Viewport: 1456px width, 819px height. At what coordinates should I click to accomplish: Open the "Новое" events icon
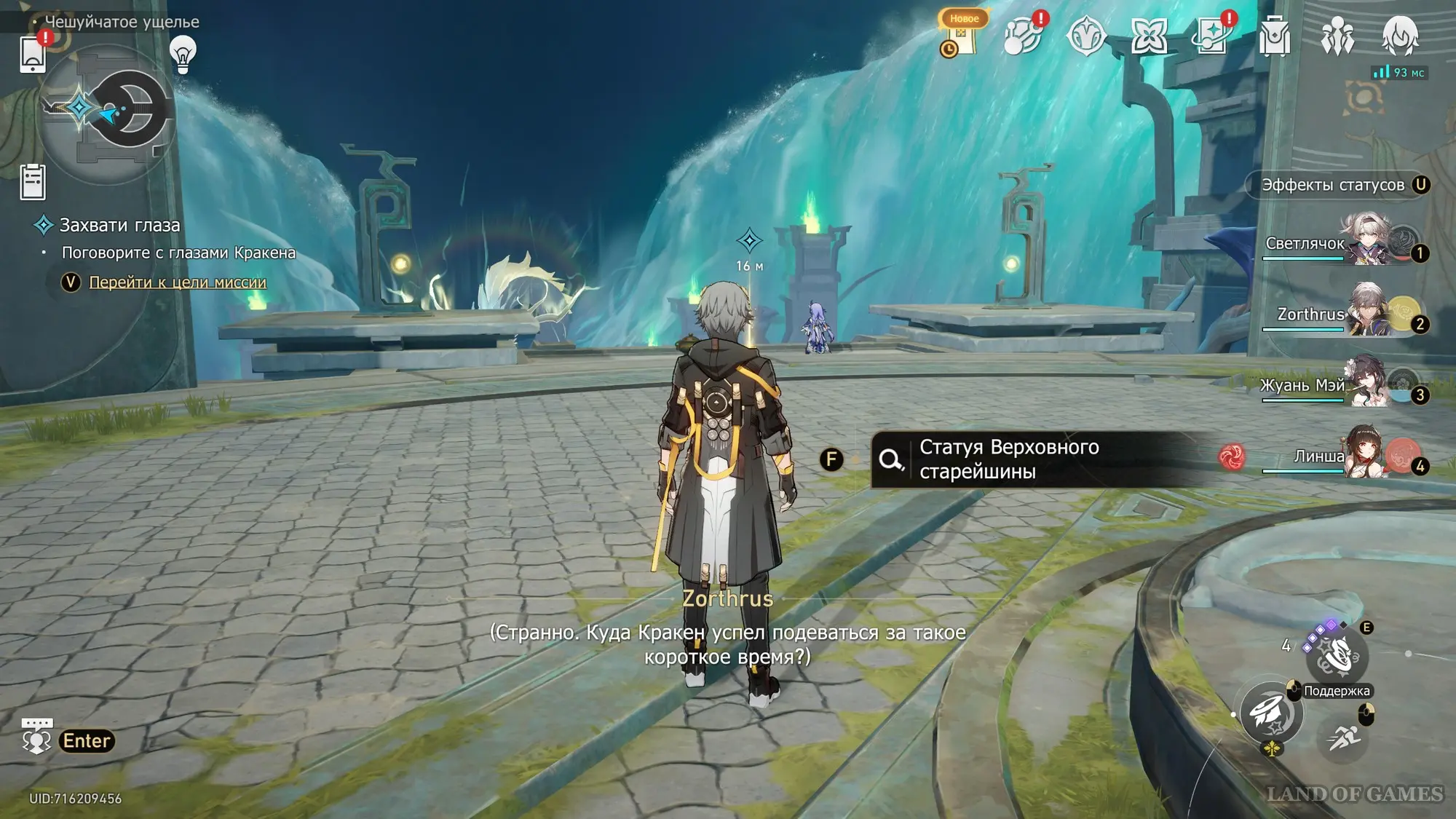pyautogui.click(x=961, y=36)
